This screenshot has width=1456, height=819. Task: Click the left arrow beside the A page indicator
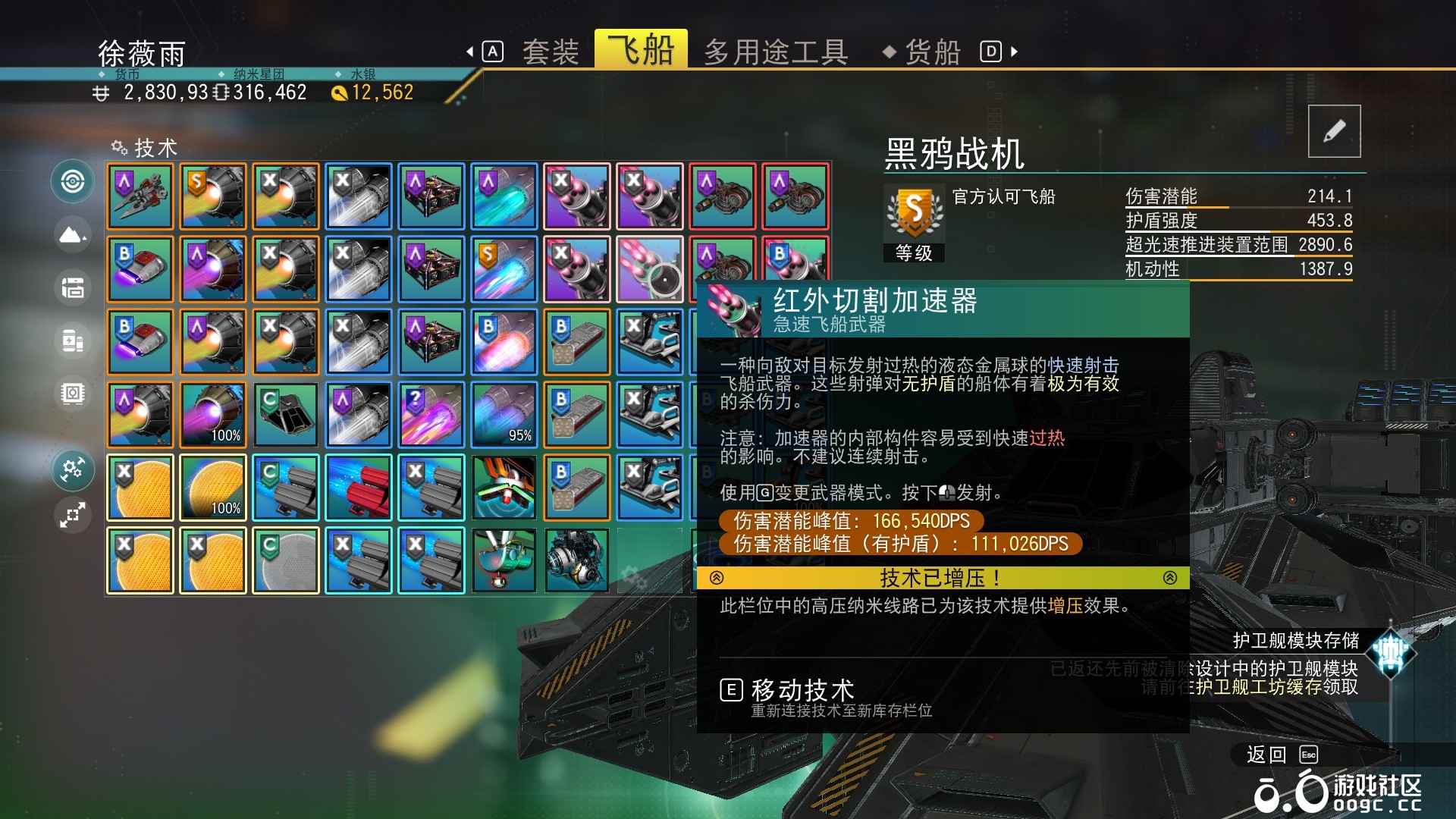pos(470,51)
